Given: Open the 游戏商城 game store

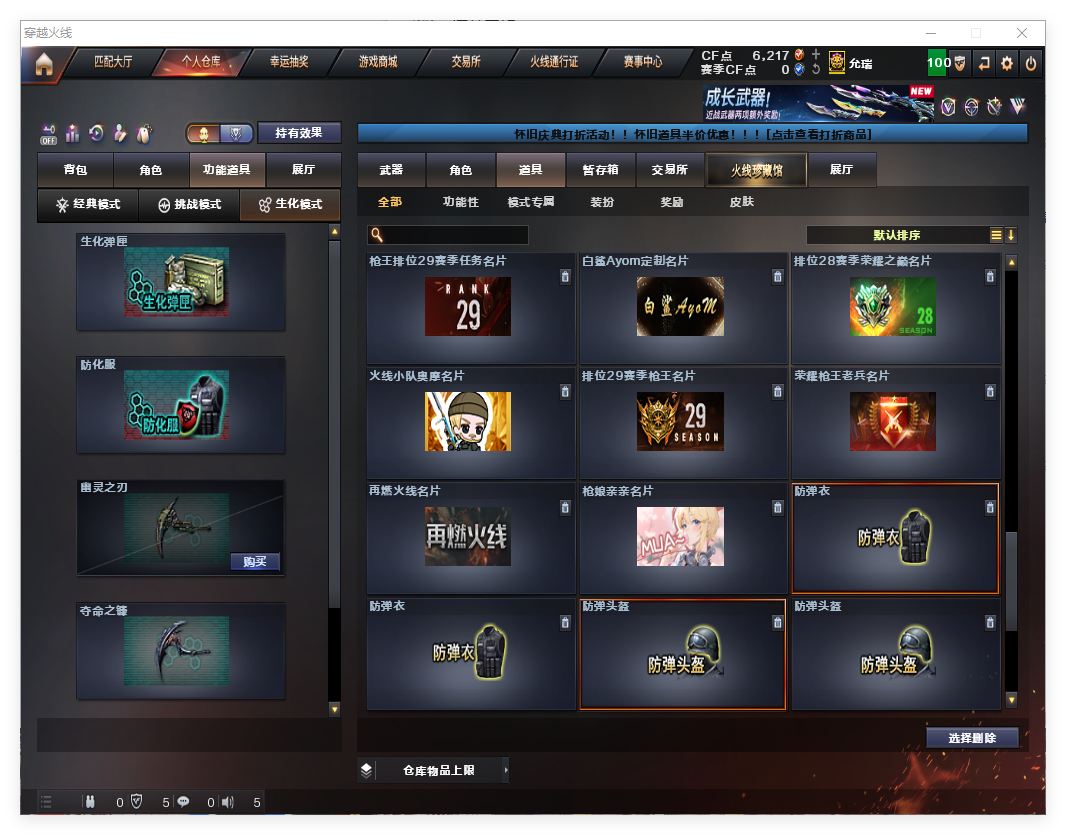Looking at the screenshot, I should pos(378,62).
